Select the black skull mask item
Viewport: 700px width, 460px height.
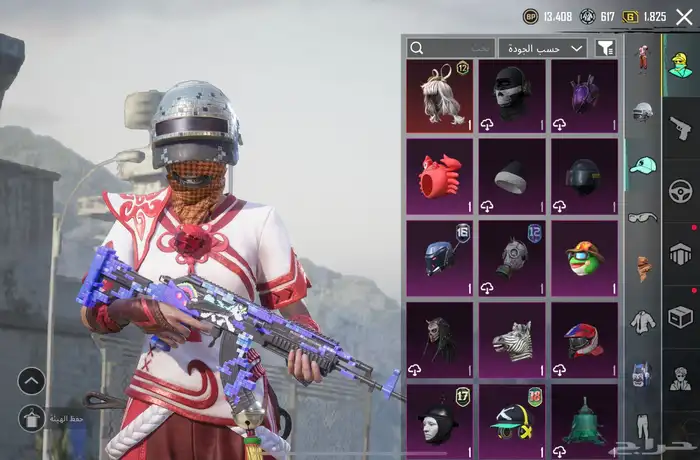coord(512,95)
